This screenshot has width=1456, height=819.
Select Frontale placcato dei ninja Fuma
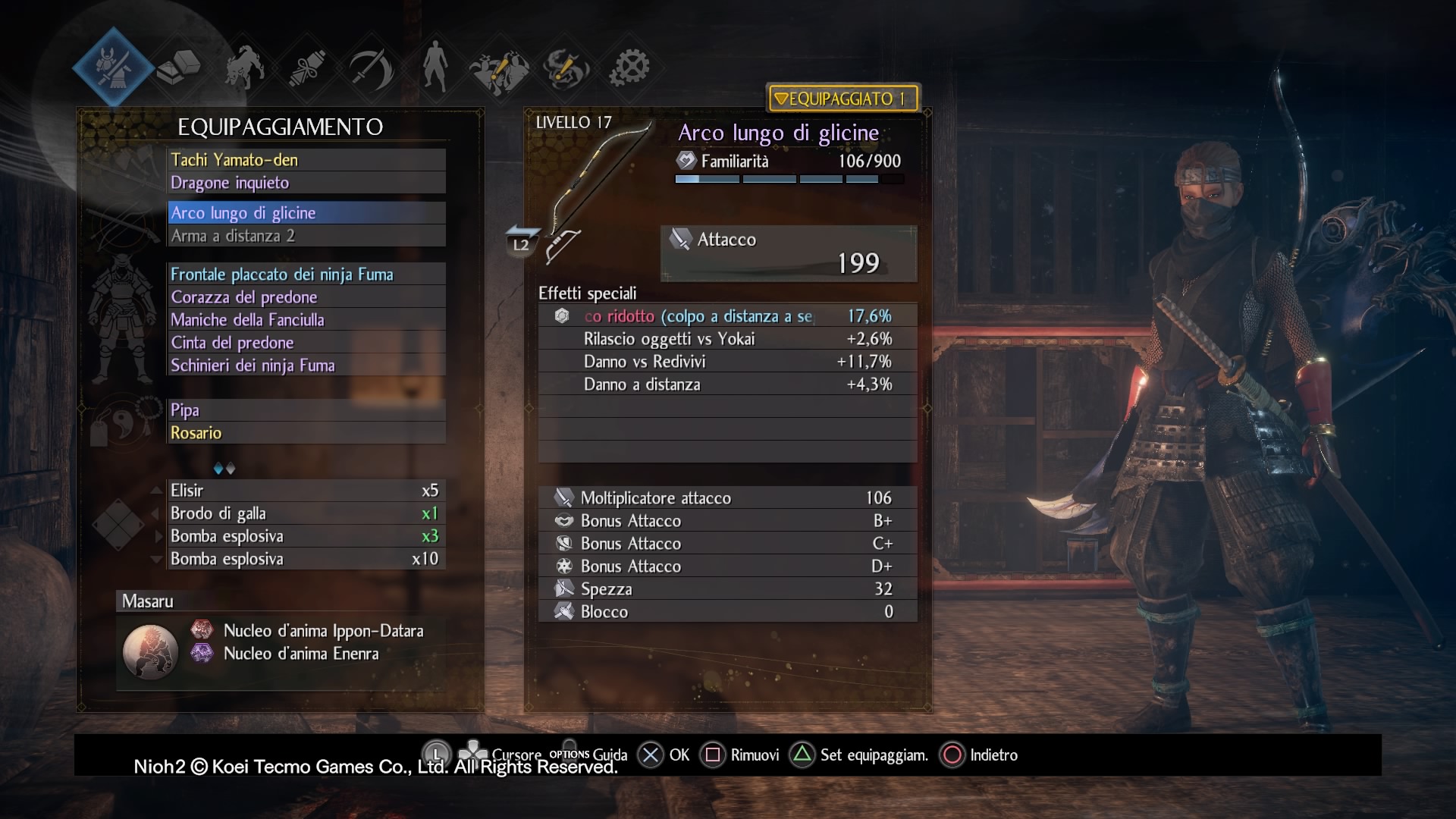(x=306, y=275)
